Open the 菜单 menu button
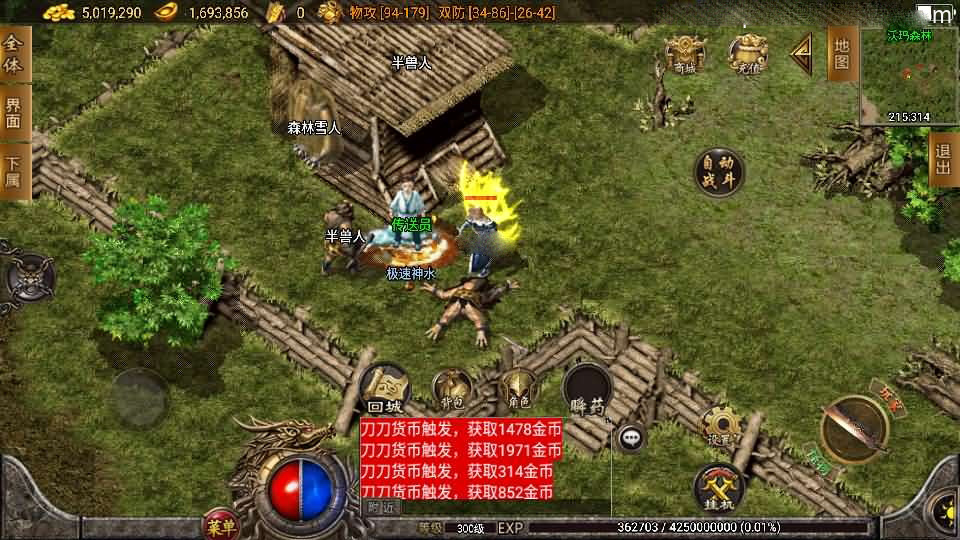The height and width of the screenshot is (540, 960). pyautogui.click(x=221, y=526)
